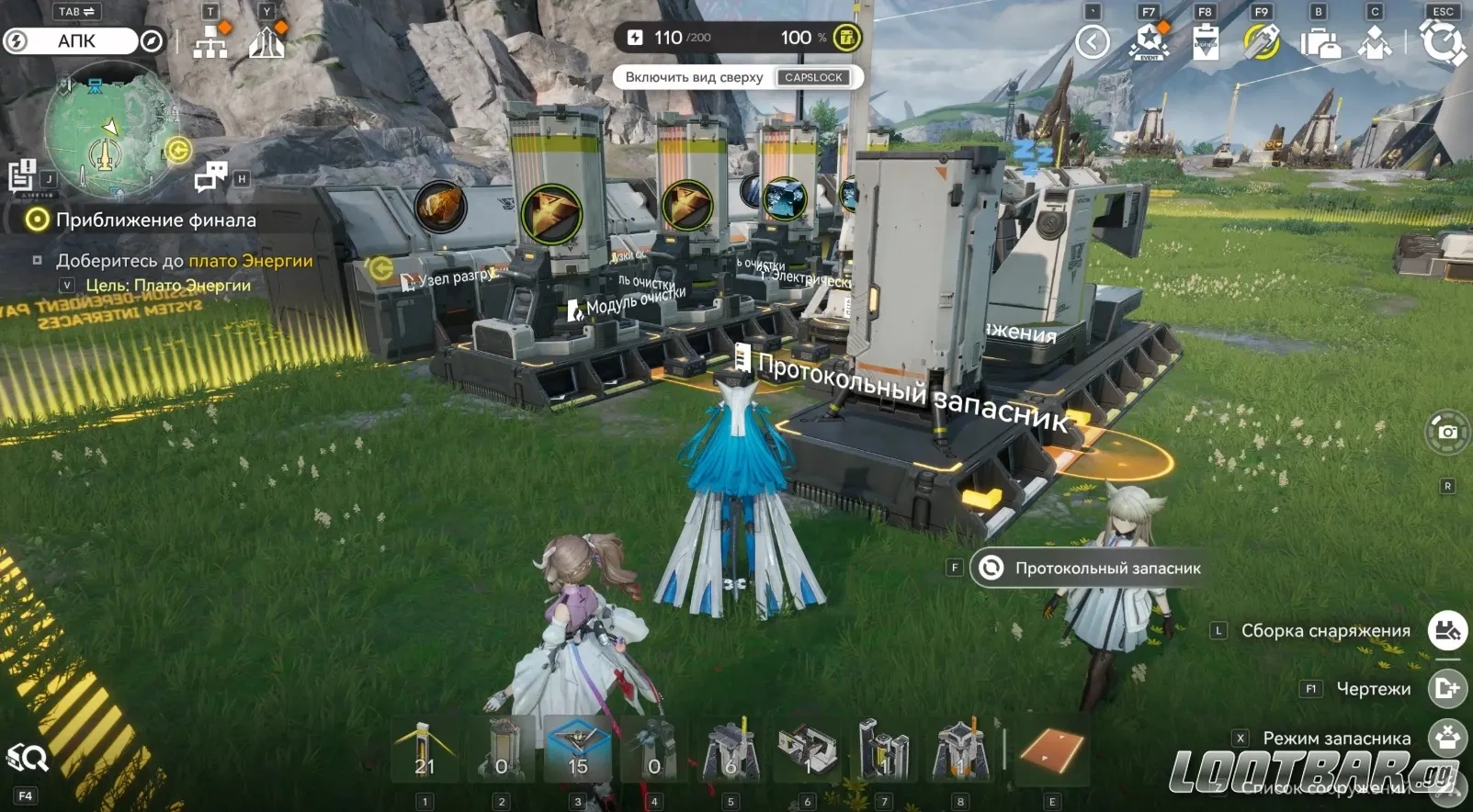Open the quest log icon with exclamation mark

pos(21,174)
